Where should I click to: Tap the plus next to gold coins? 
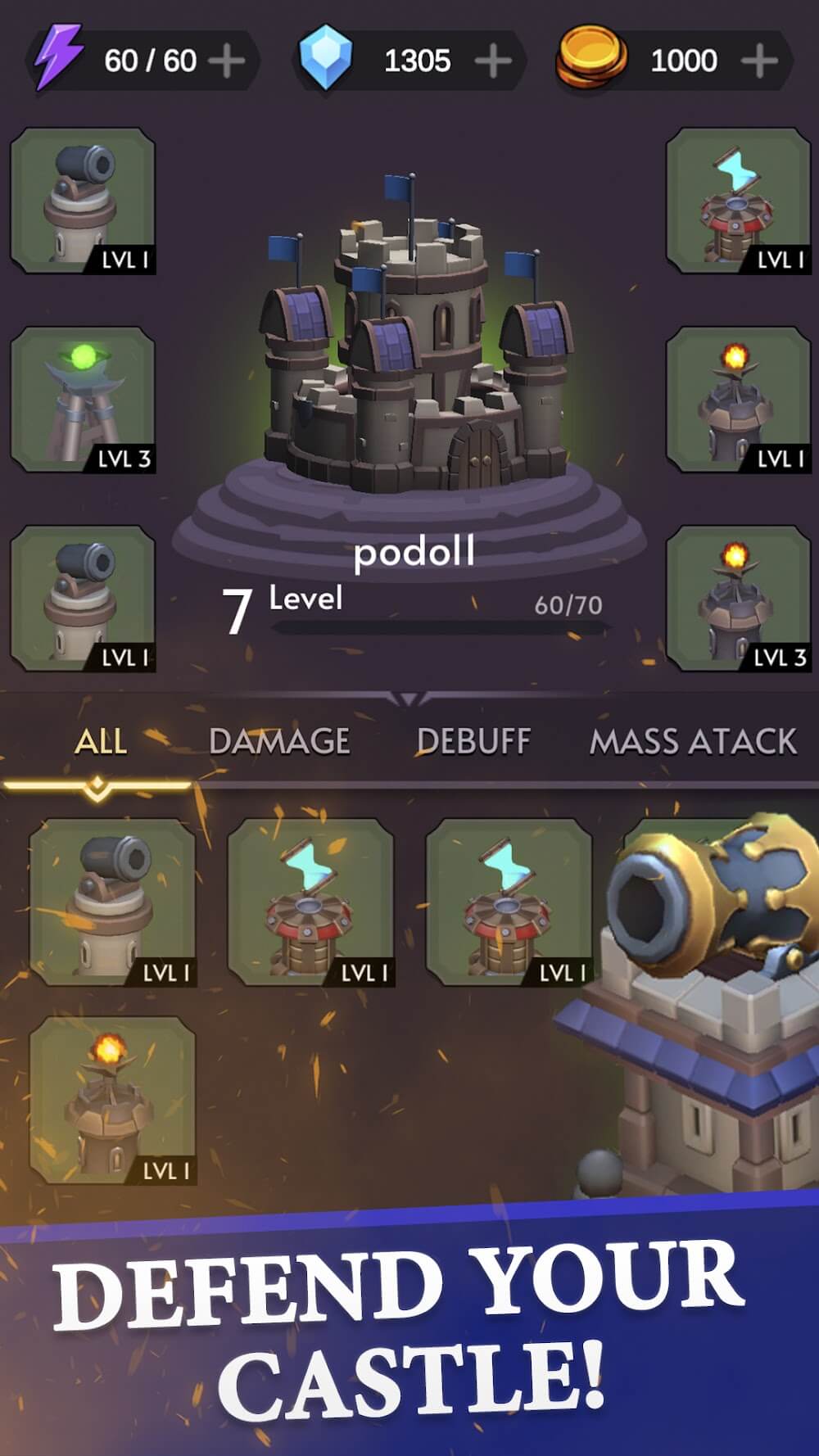(759, 61)
